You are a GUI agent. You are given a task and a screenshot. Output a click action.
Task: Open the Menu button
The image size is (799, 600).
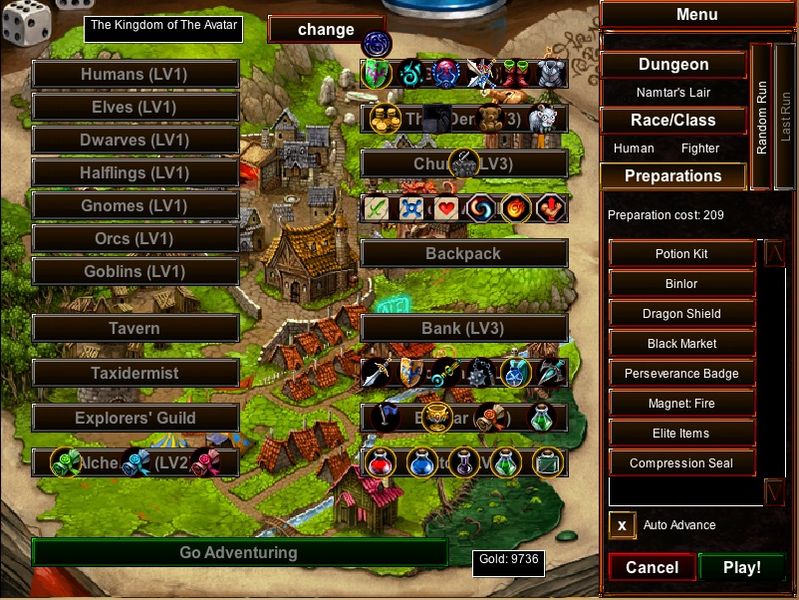pyautogui.click(x=697, y=15)
